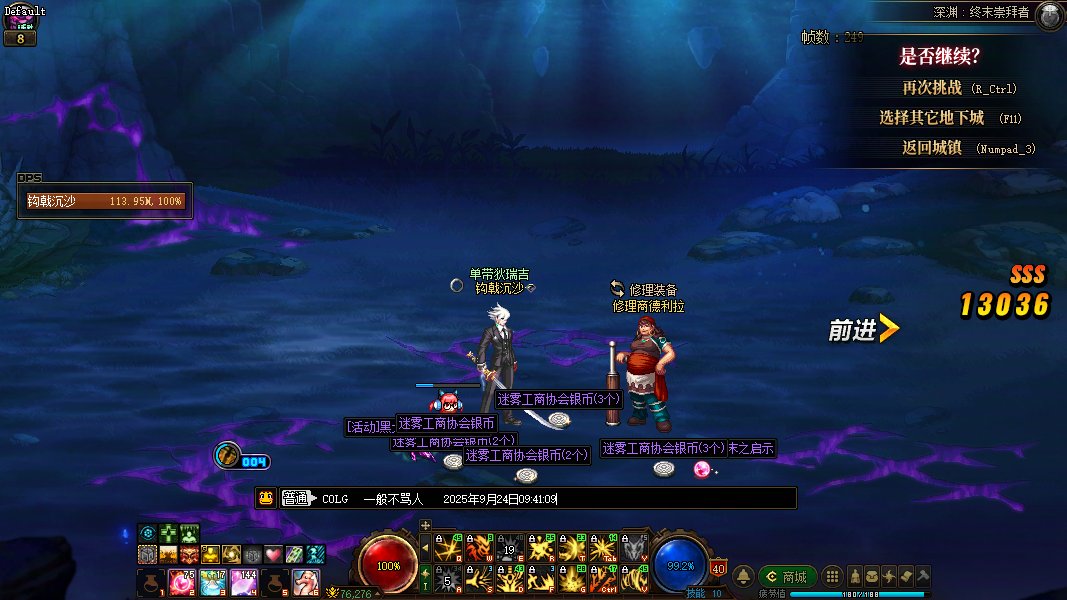This screenshot has height=600, width=1067.
Task: Open the inventory bag icon in menu bar
Action: pos(873,577)
